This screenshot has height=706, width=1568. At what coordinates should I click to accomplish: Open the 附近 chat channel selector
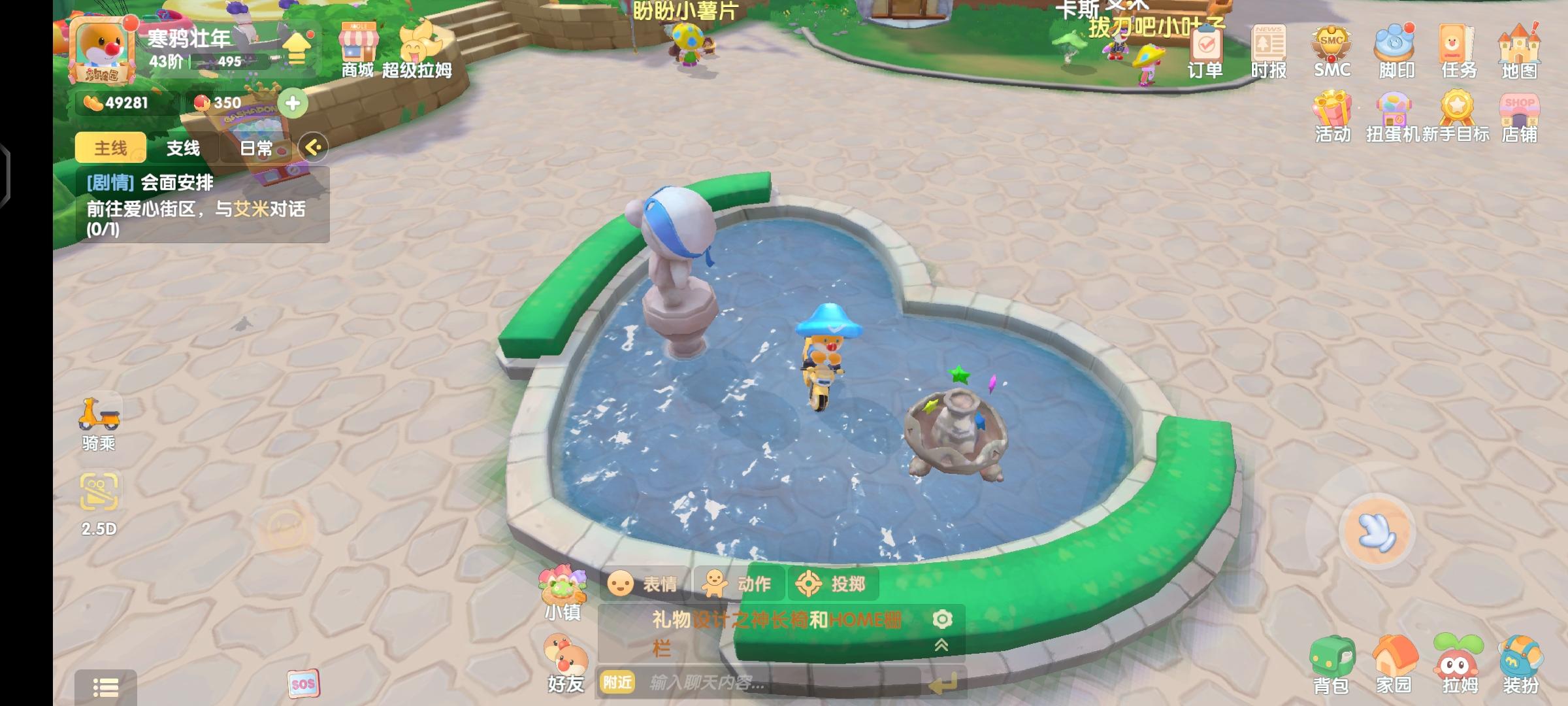pyautogui.click(x=616, y=682)
